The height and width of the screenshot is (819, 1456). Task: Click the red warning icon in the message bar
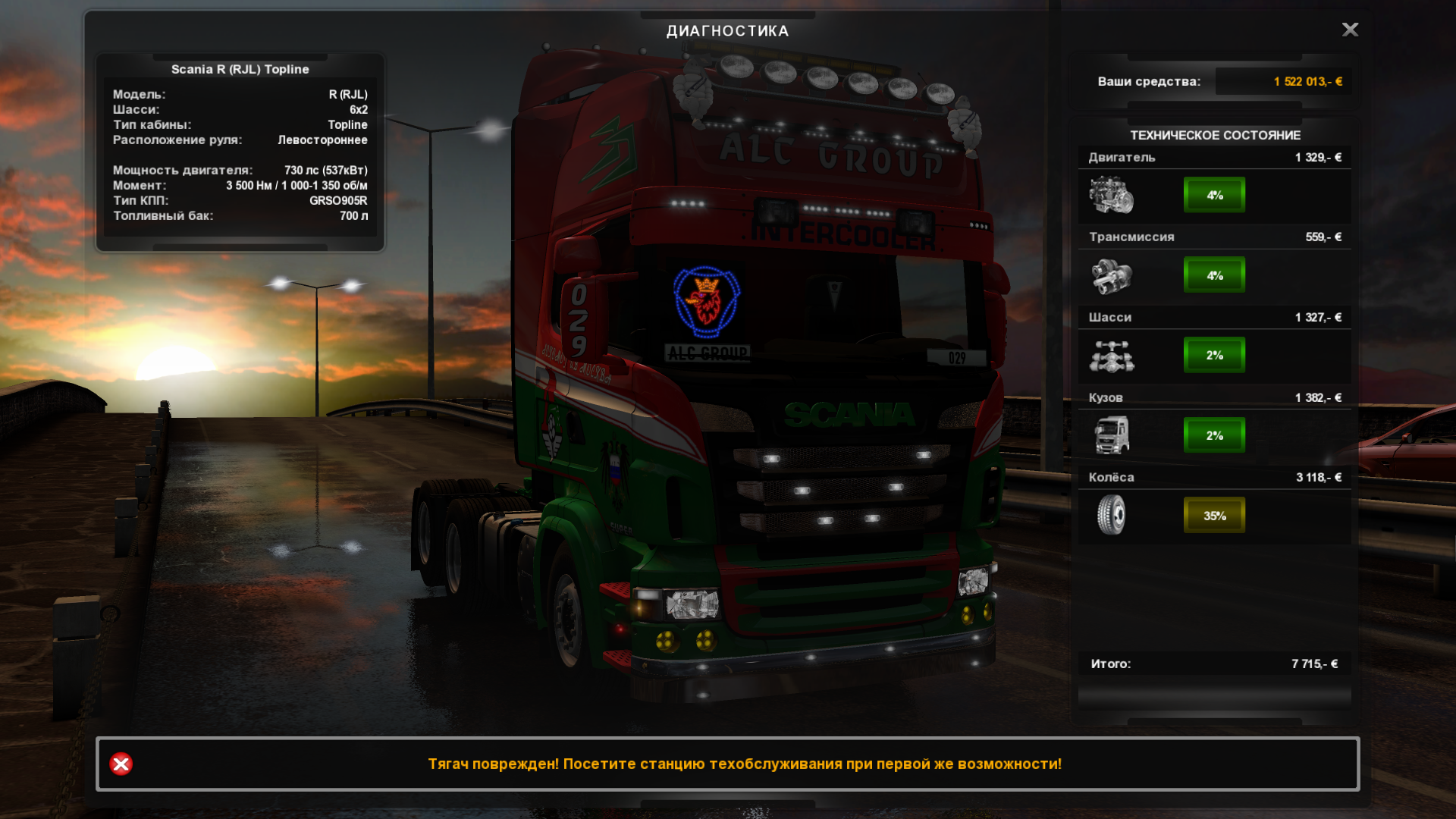(x=121, y=764)
